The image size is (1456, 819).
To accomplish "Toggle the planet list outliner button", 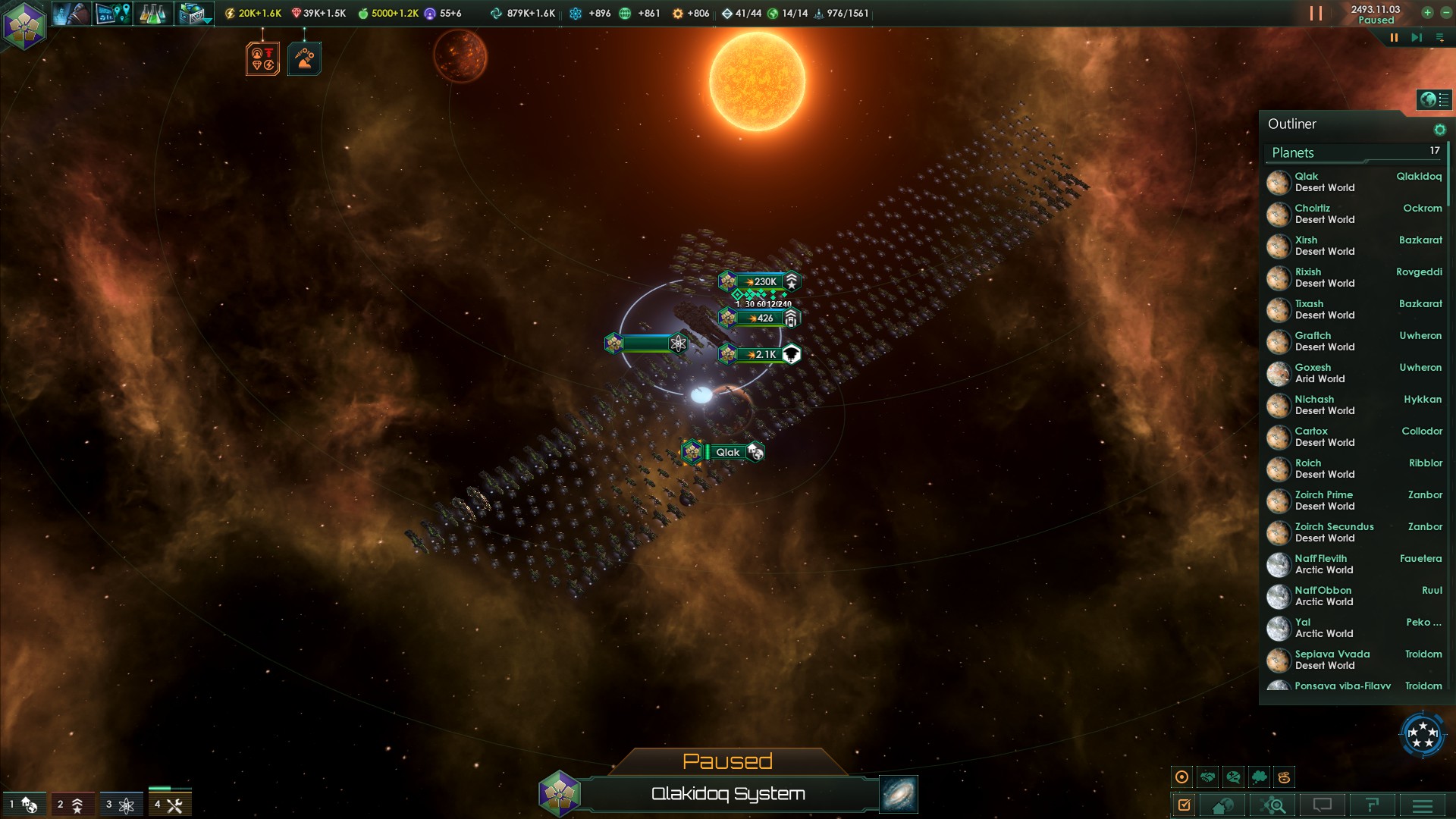I will (x=1433, y=99).
